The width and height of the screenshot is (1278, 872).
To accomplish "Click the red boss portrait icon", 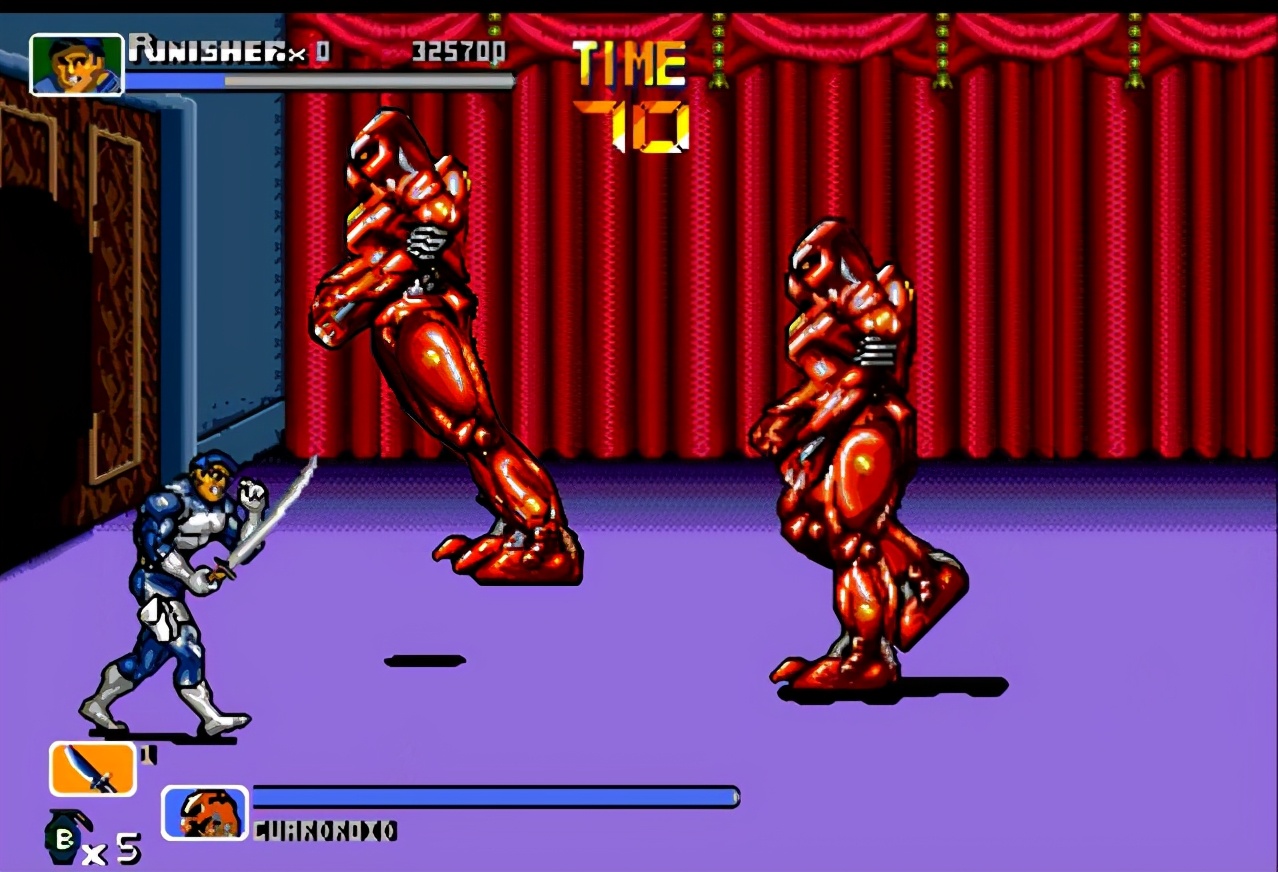I will click(205, 812).
